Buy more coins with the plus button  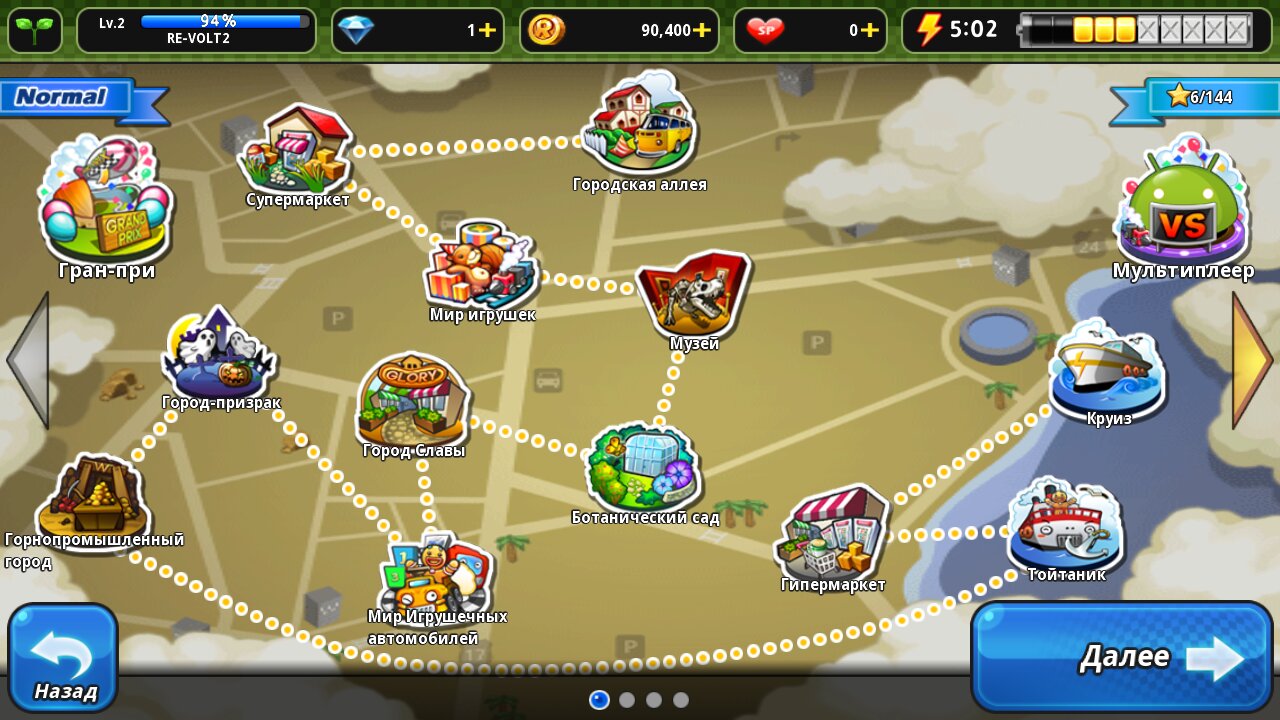pyautogui.click(x=702, y=30)
